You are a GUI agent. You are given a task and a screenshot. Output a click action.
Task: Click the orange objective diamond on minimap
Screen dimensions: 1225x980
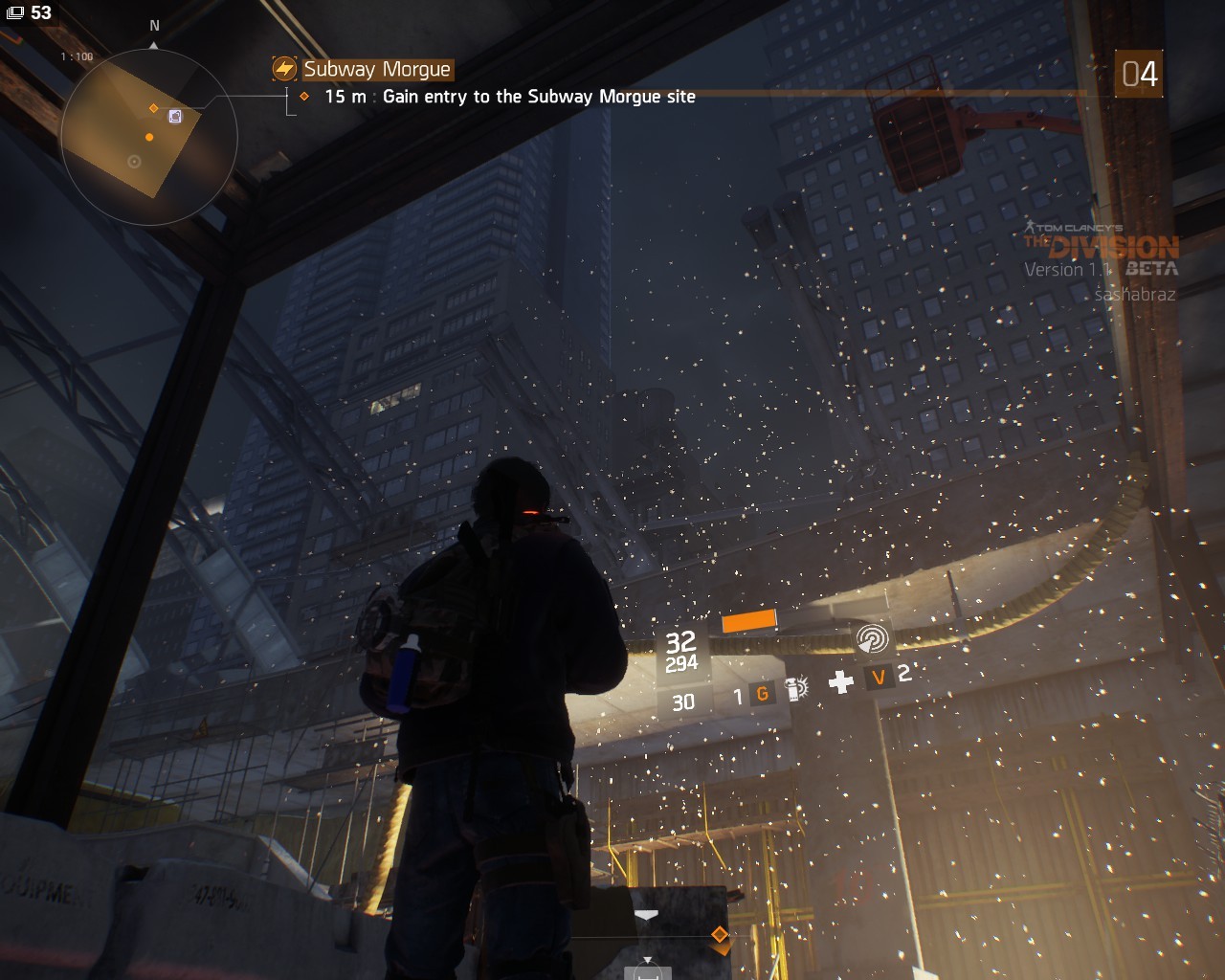(x=153, y=108)
